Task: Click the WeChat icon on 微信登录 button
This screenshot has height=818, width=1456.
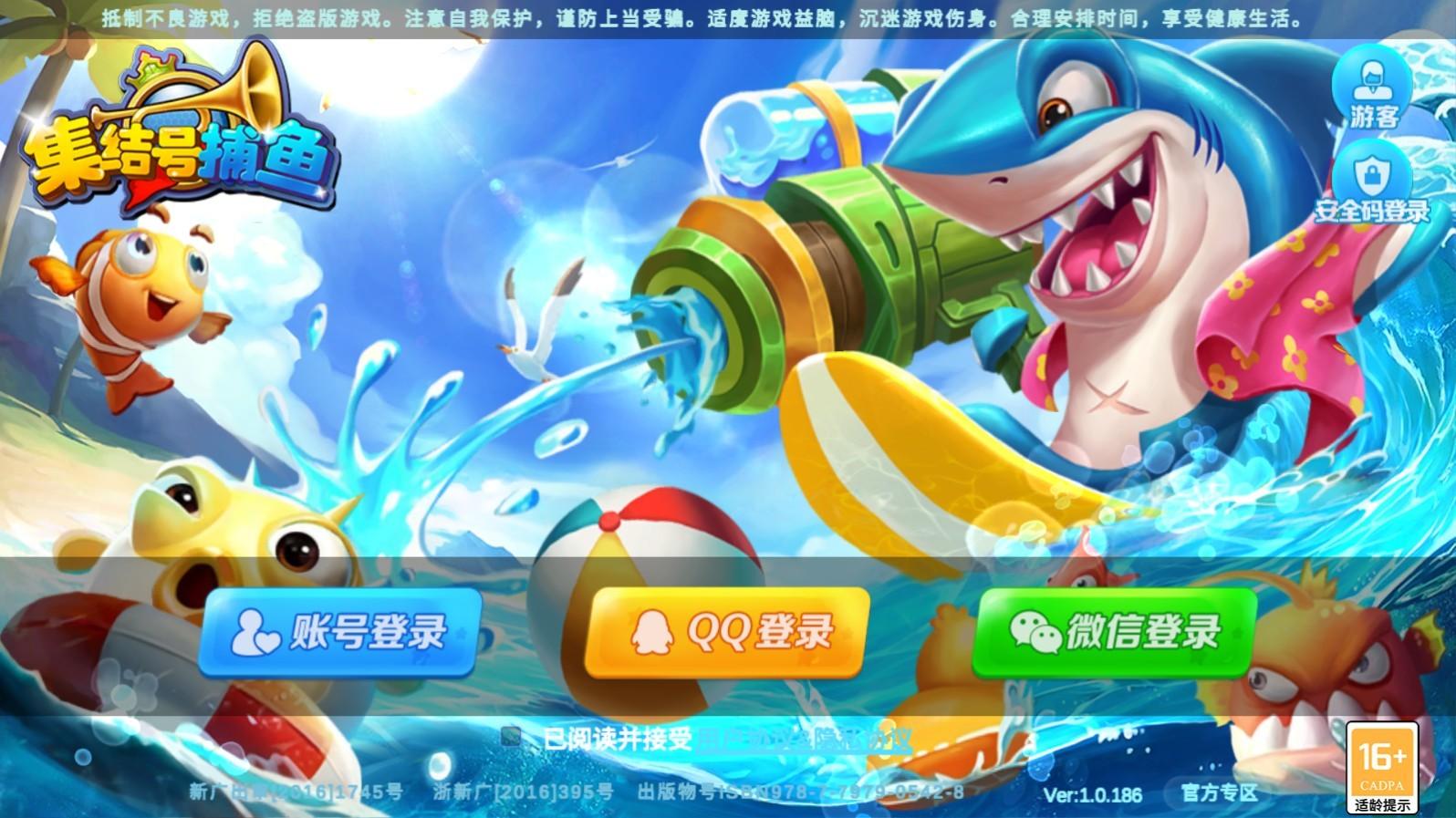Action: tap(1037, 634)
